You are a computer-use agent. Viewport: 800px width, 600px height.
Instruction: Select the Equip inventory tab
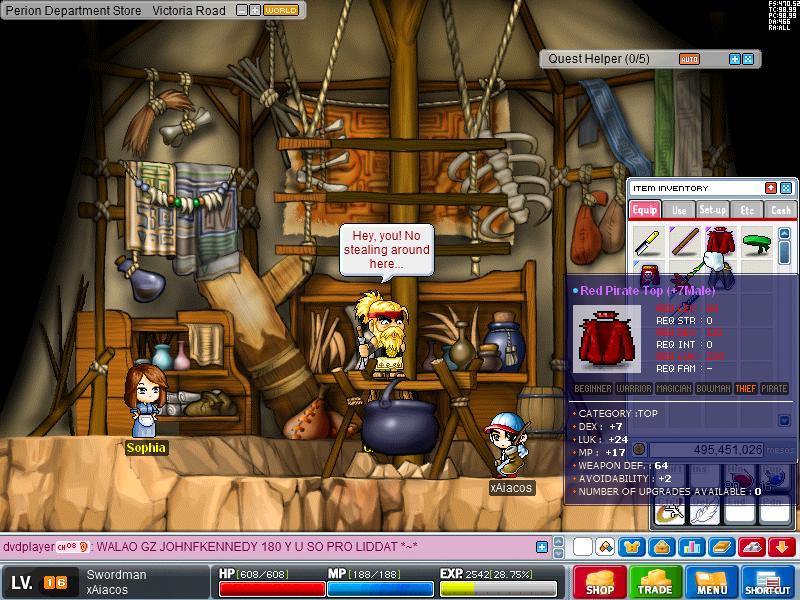645,210
